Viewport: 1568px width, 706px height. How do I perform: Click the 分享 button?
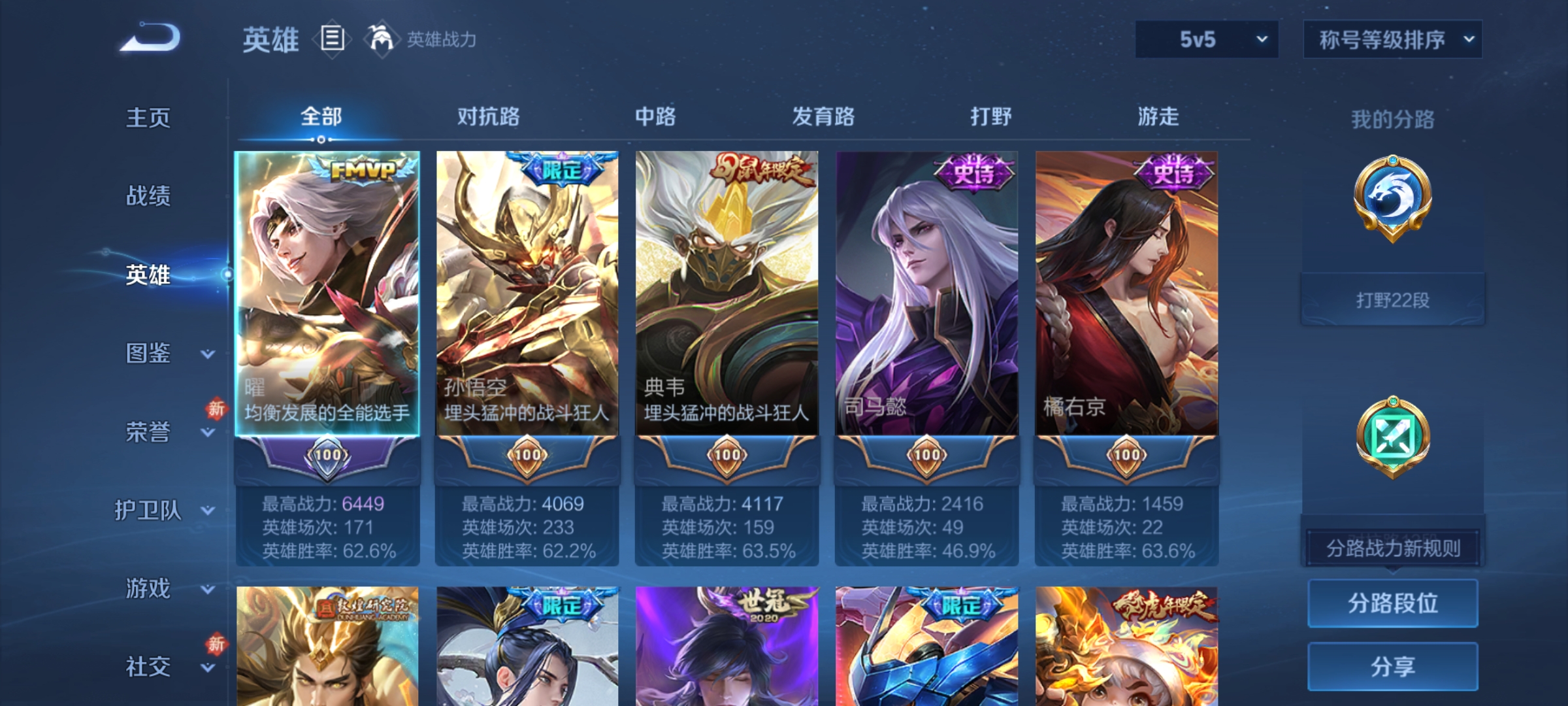coord(1393,667)
